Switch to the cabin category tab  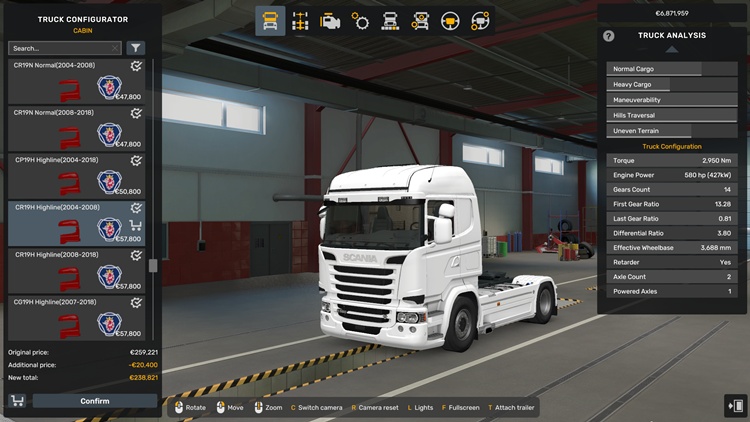click(270, 21)
